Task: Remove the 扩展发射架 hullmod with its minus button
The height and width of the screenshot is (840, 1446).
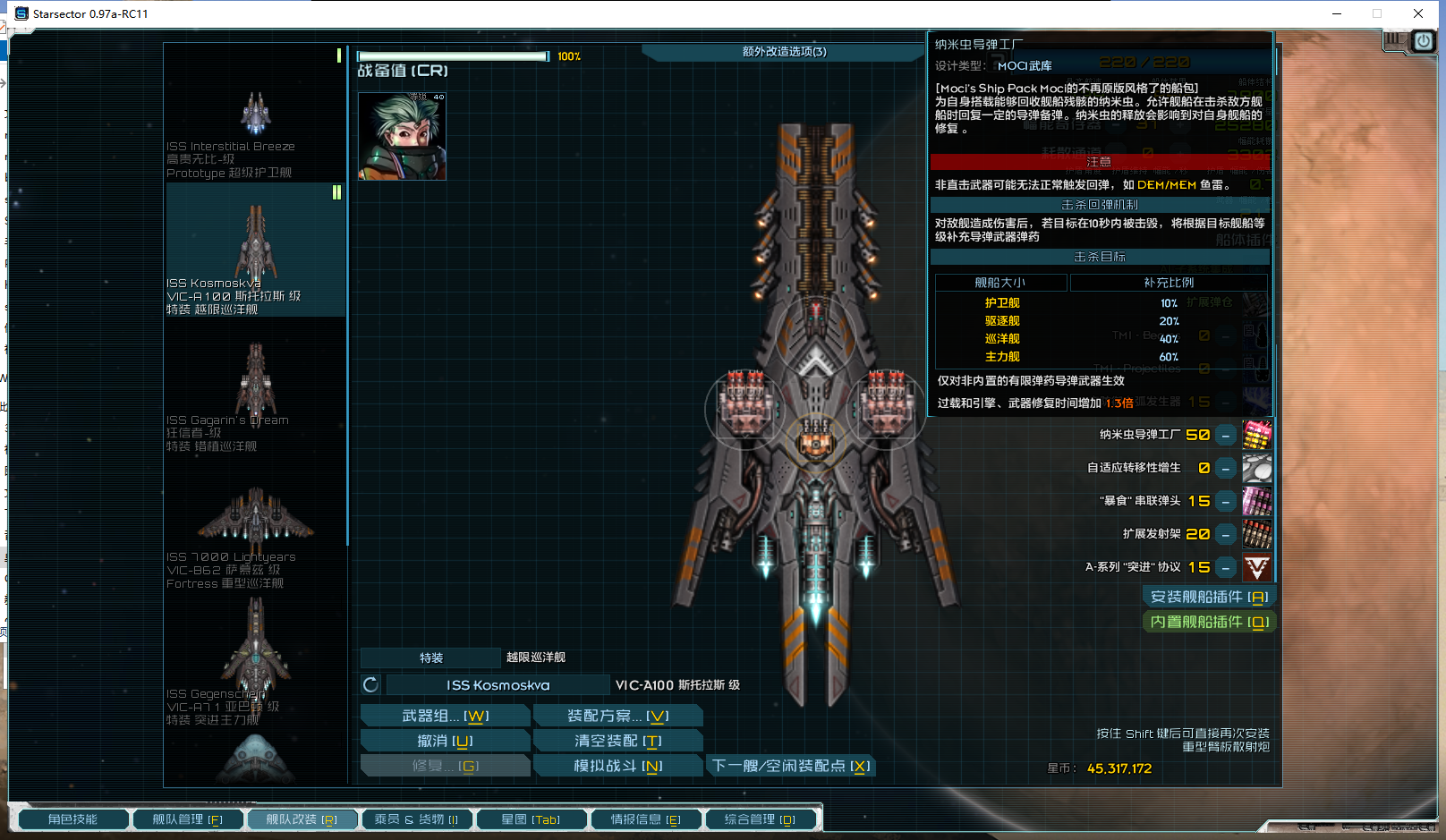Action: (1226, 534)
